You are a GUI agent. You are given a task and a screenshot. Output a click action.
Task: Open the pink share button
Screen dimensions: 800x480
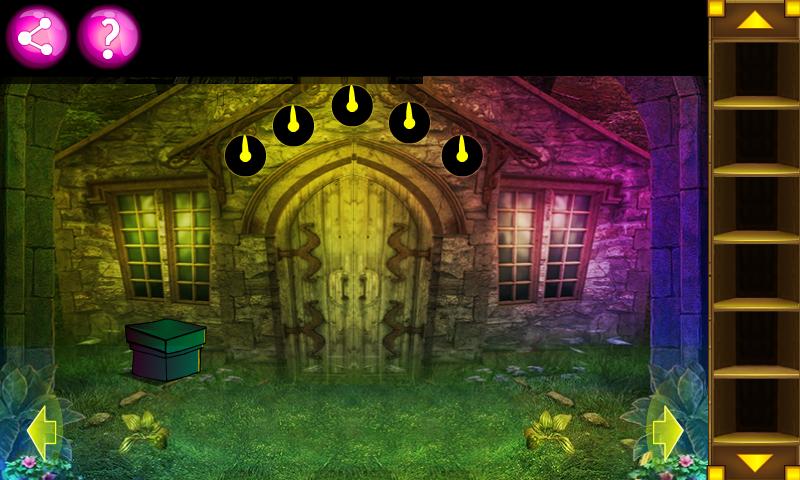pyautogui.click(x=37, y=37)
